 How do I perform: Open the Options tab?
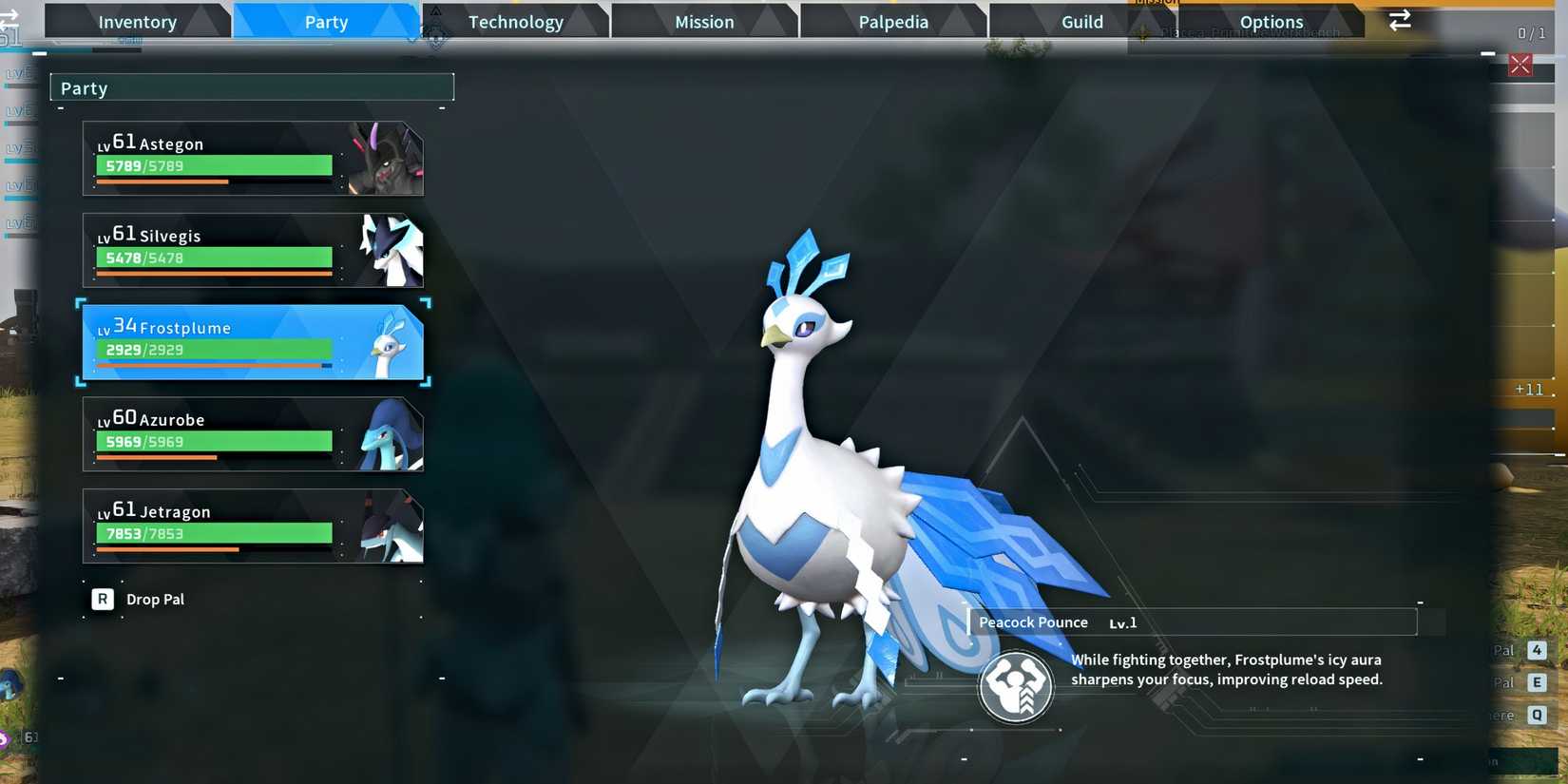click(x=1272, y=21)
